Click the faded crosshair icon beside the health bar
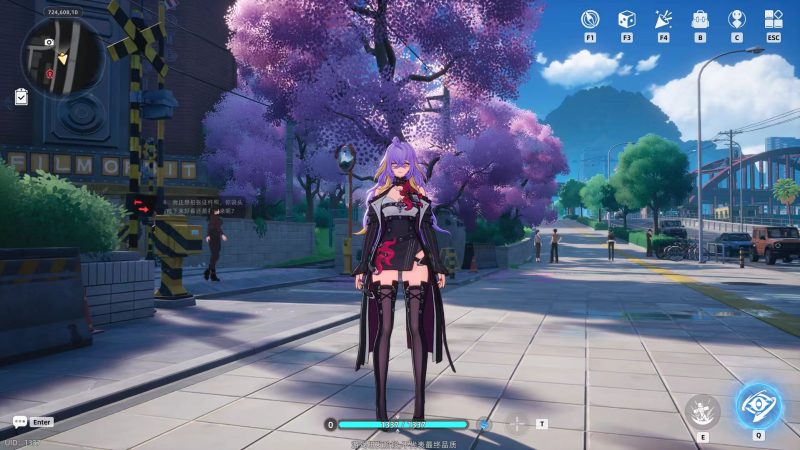The image size is (800, 450). tap(516, 424)
